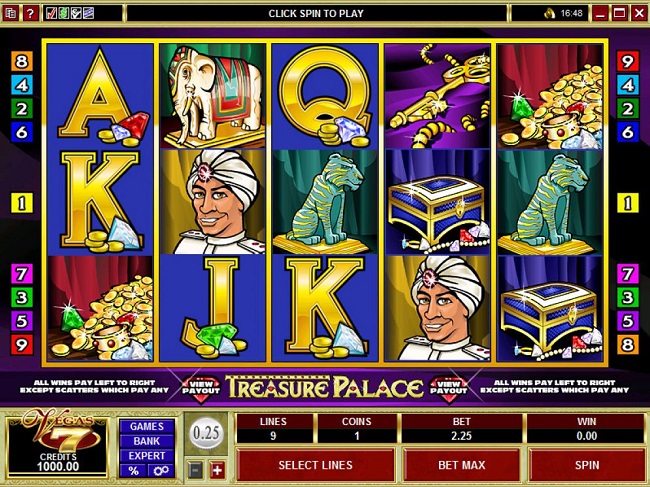Close the game window

point(636,13)
